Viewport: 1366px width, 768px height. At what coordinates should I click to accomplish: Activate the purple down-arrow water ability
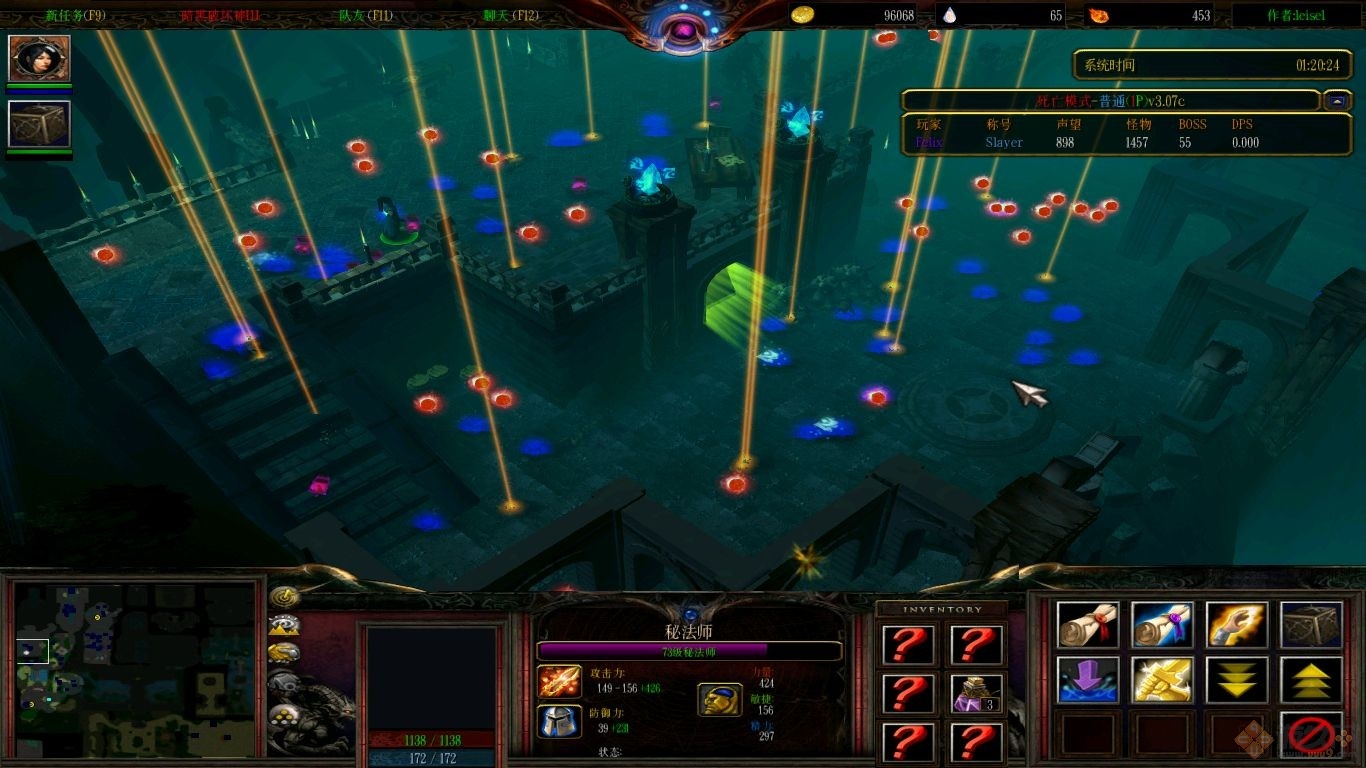(1088, 680)
